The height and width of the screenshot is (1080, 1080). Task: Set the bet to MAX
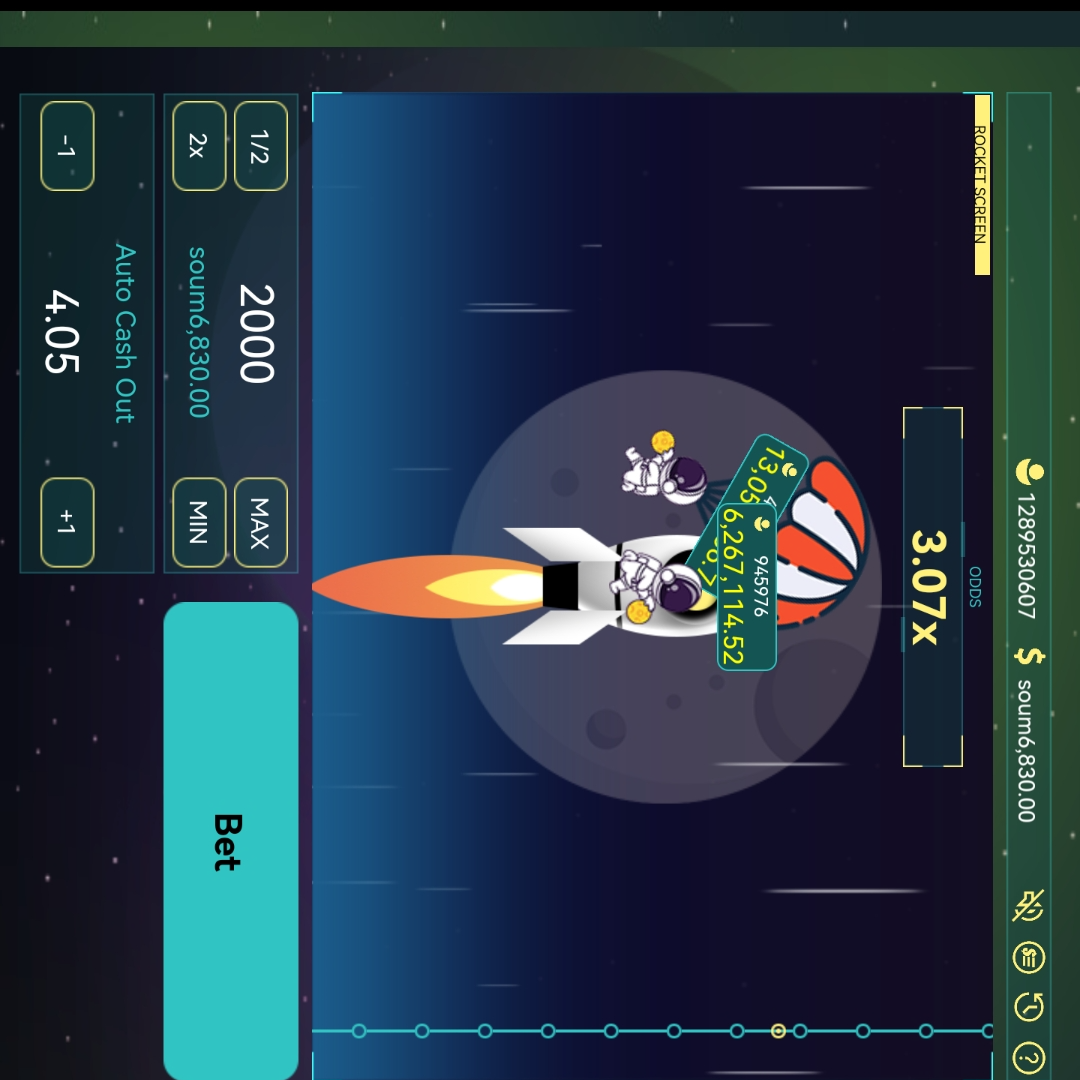[260, 523]
